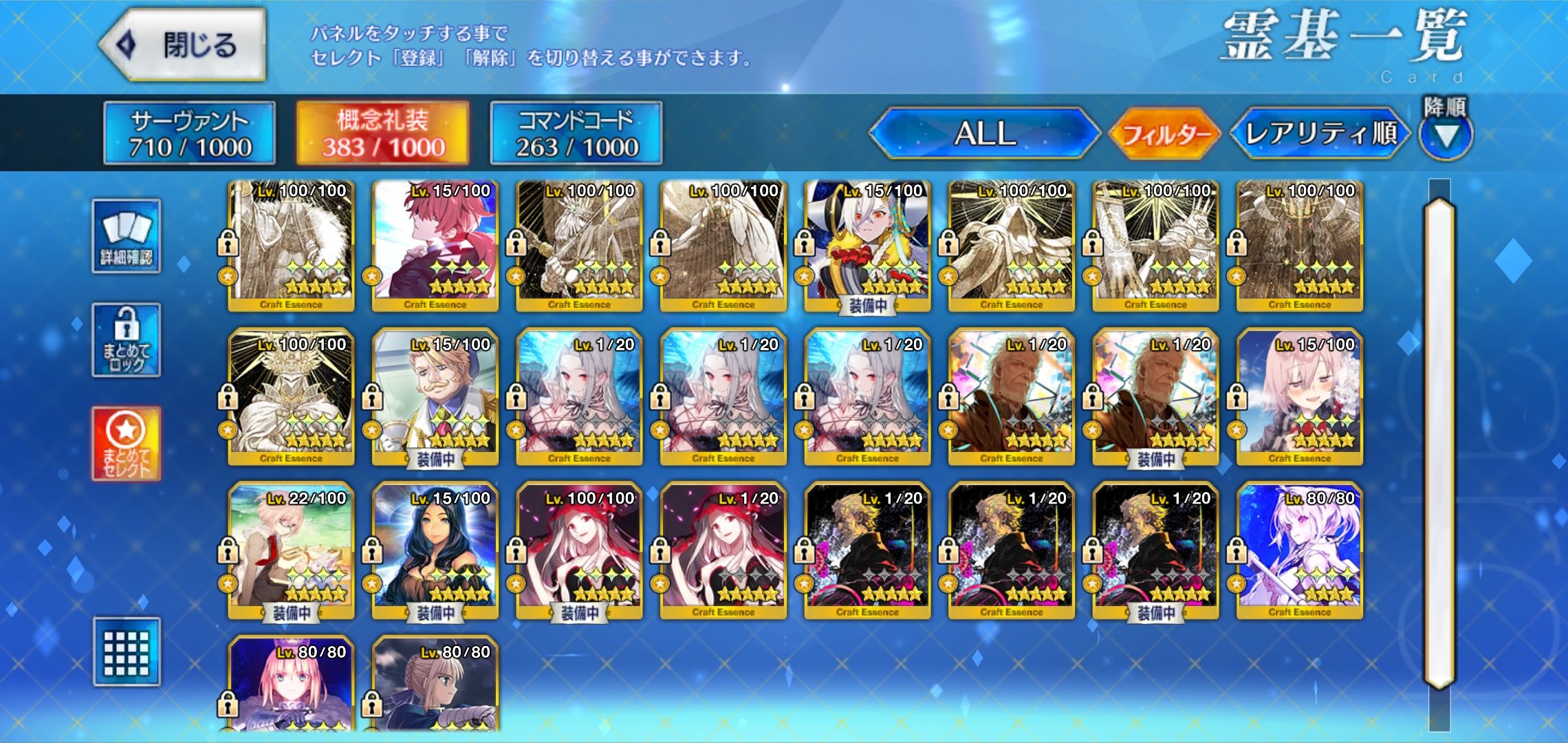Open 詳細確認 detail view mode
1568x743 pixels.
coord(127,236)
